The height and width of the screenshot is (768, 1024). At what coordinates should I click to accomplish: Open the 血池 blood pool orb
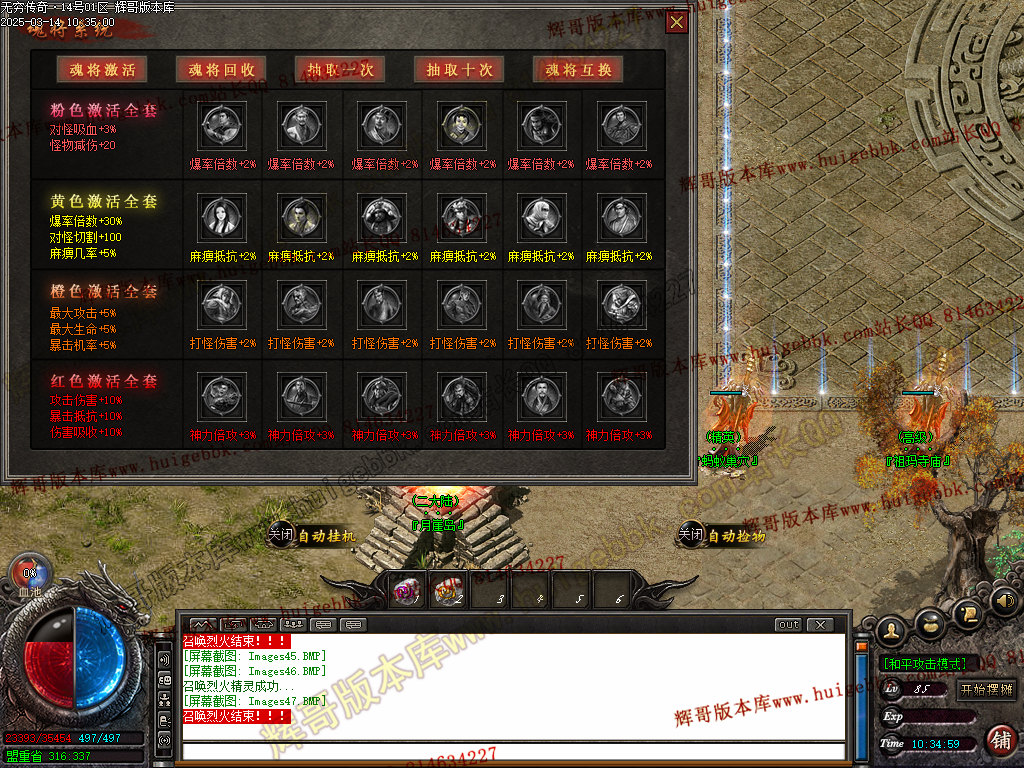tap(29, 573)
